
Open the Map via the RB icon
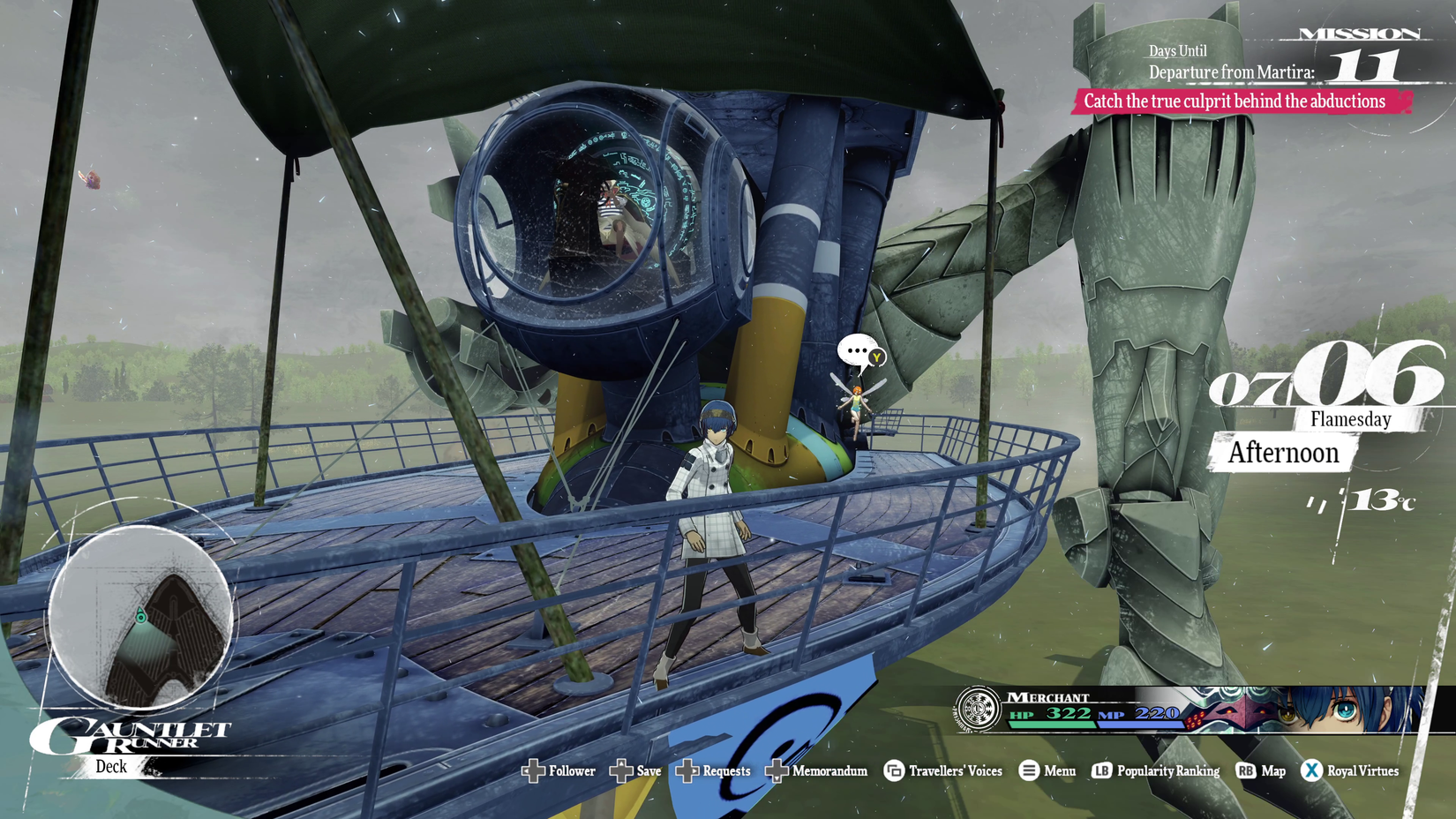pyautogui.click(x=1245, y=770)
